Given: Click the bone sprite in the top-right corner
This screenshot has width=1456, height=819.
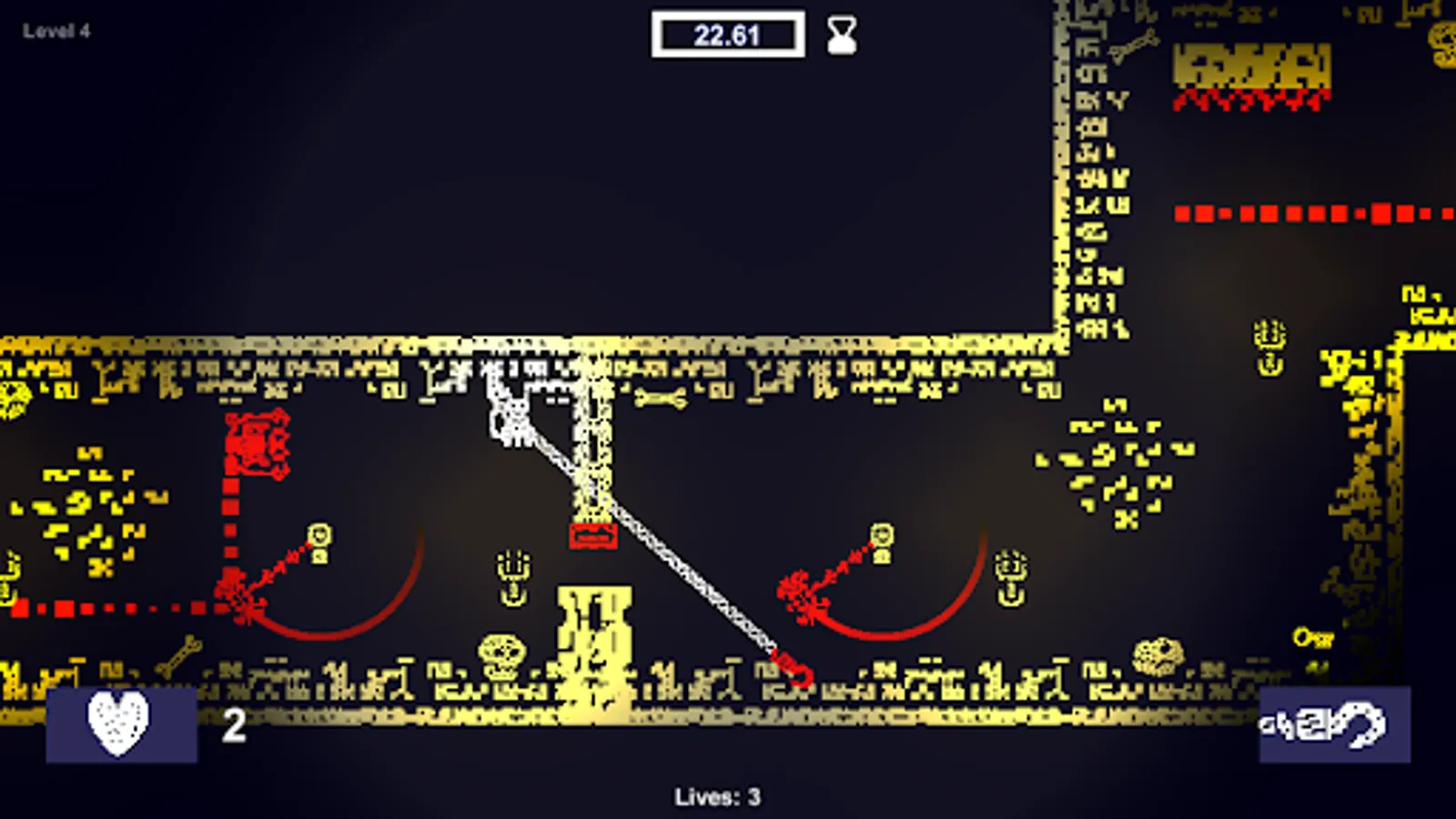Looking at the screenshot, I should point(1135,44).
